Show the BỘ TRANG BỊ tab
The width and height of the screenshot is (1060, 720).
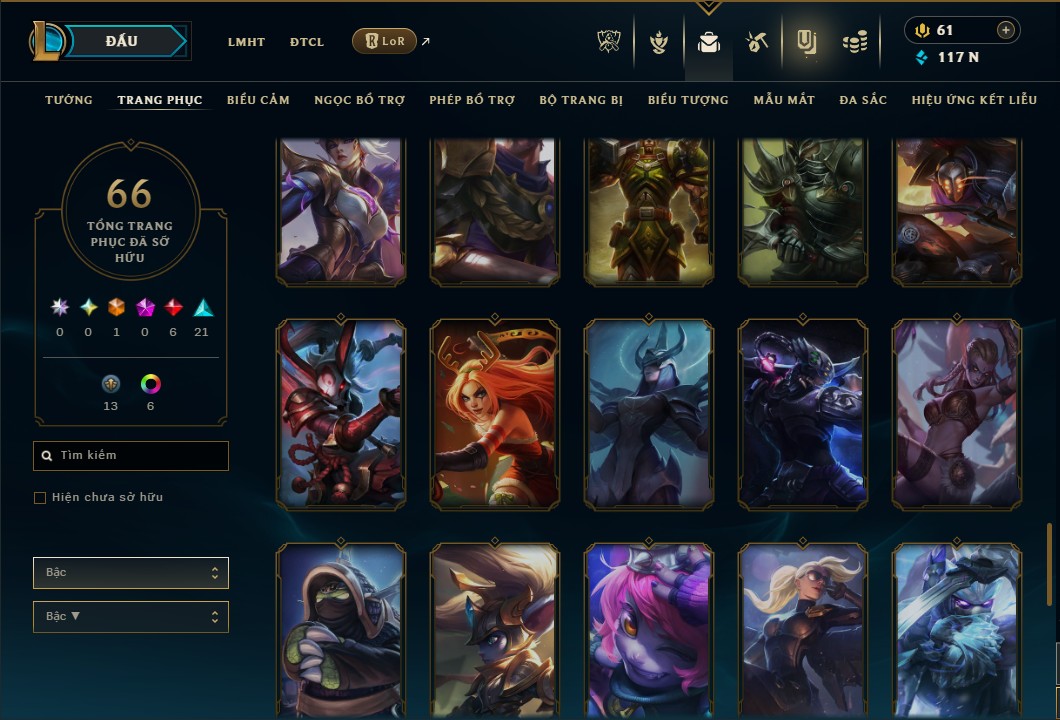point(581,100)
